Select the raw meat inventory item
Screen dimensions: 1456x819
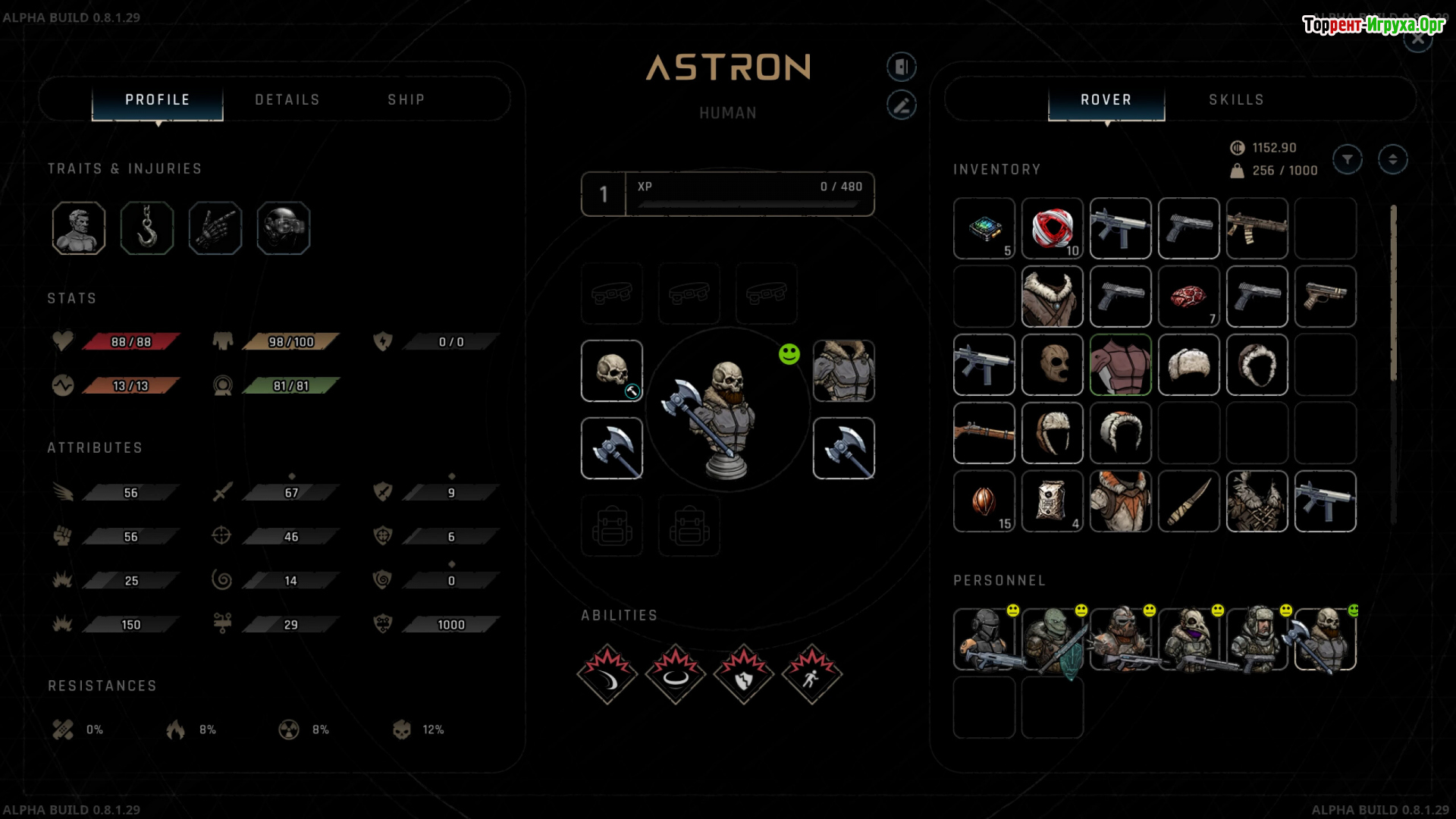coord(1188,297)
